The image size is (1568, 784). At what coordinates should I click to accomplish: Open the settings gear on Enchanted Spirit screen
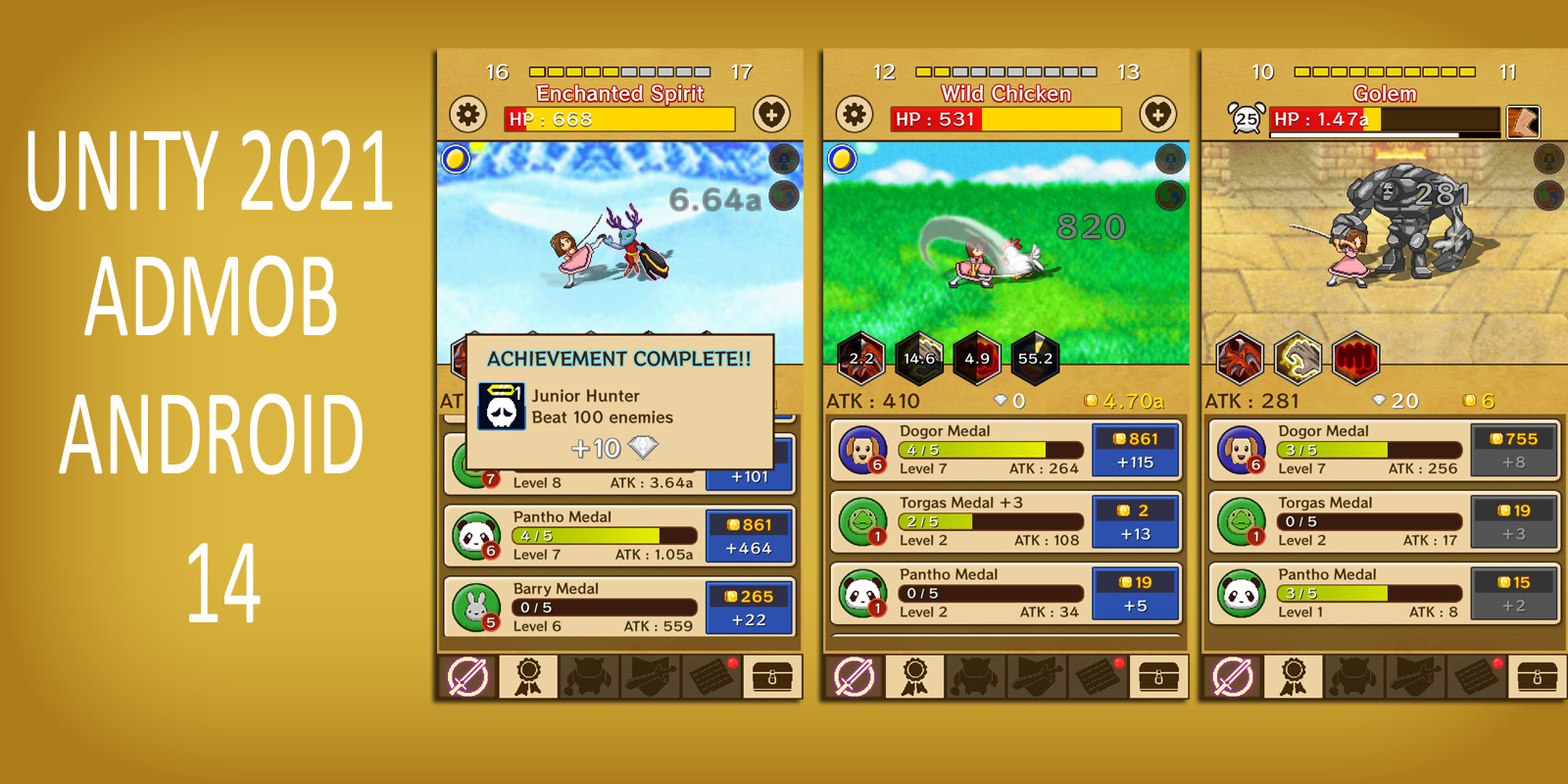point(467,115)
